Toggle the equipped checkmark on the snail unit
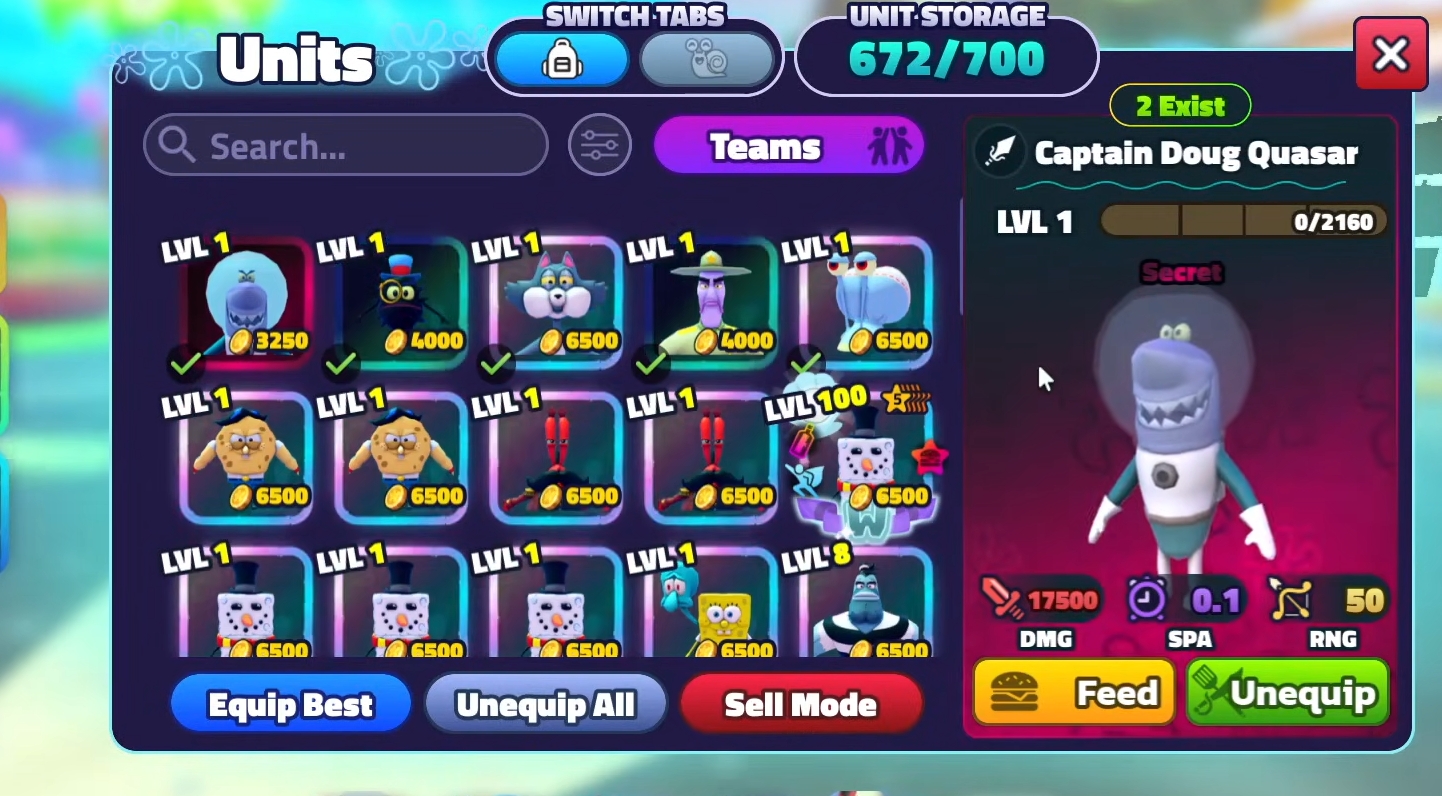 click(805, 363)
